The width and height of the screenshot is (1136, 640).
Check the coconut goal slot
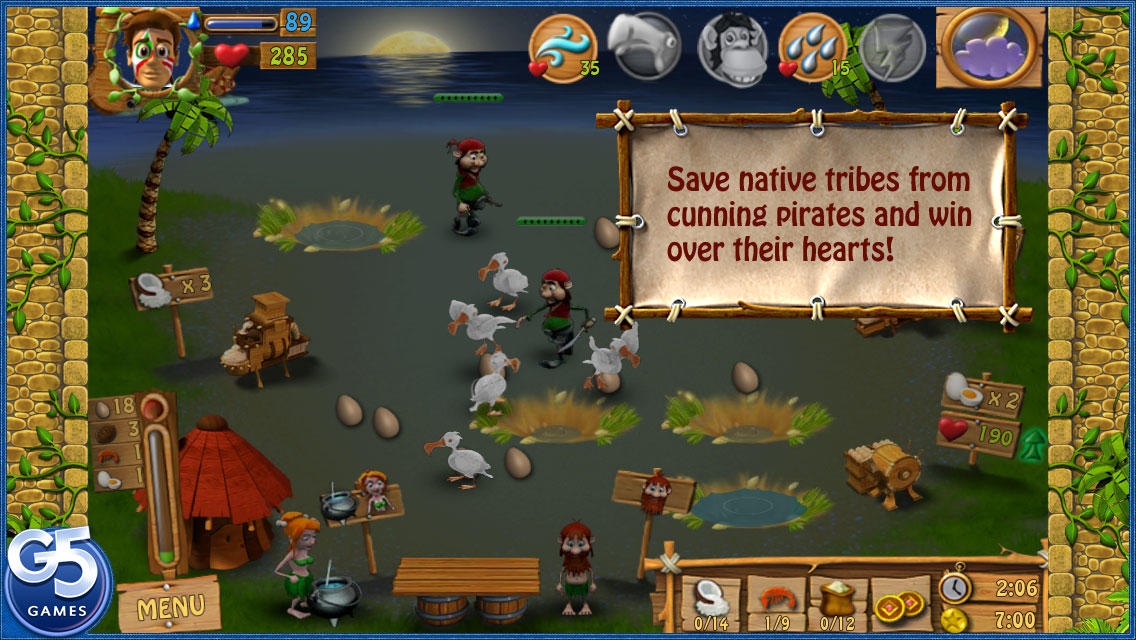click(x=712, y=603)
